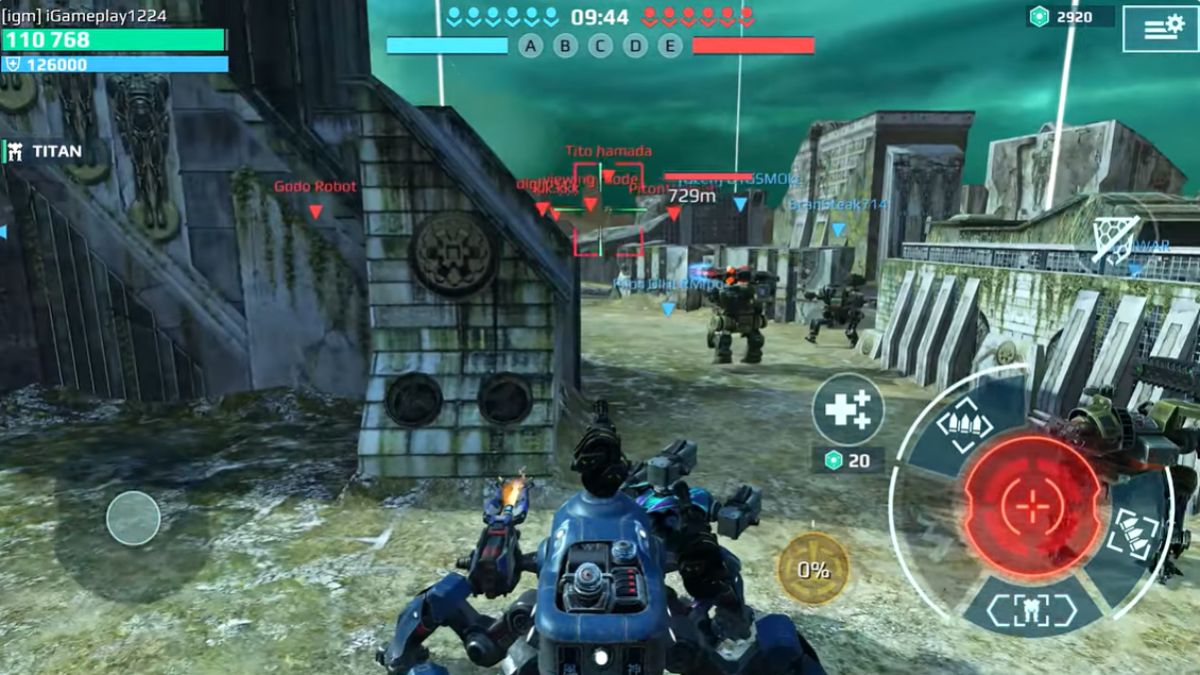Screen dimensions: 1200x675
Task: Tap the triple-bullet button above the fire button
Action: click(964, 426)
